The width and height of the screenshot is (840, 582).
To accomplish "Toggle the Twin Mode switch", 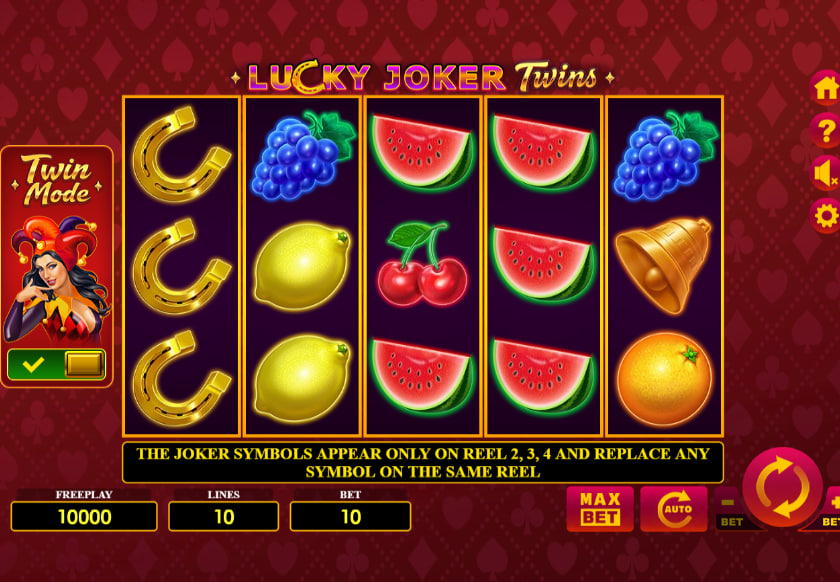I will click(x=56, y=364).
